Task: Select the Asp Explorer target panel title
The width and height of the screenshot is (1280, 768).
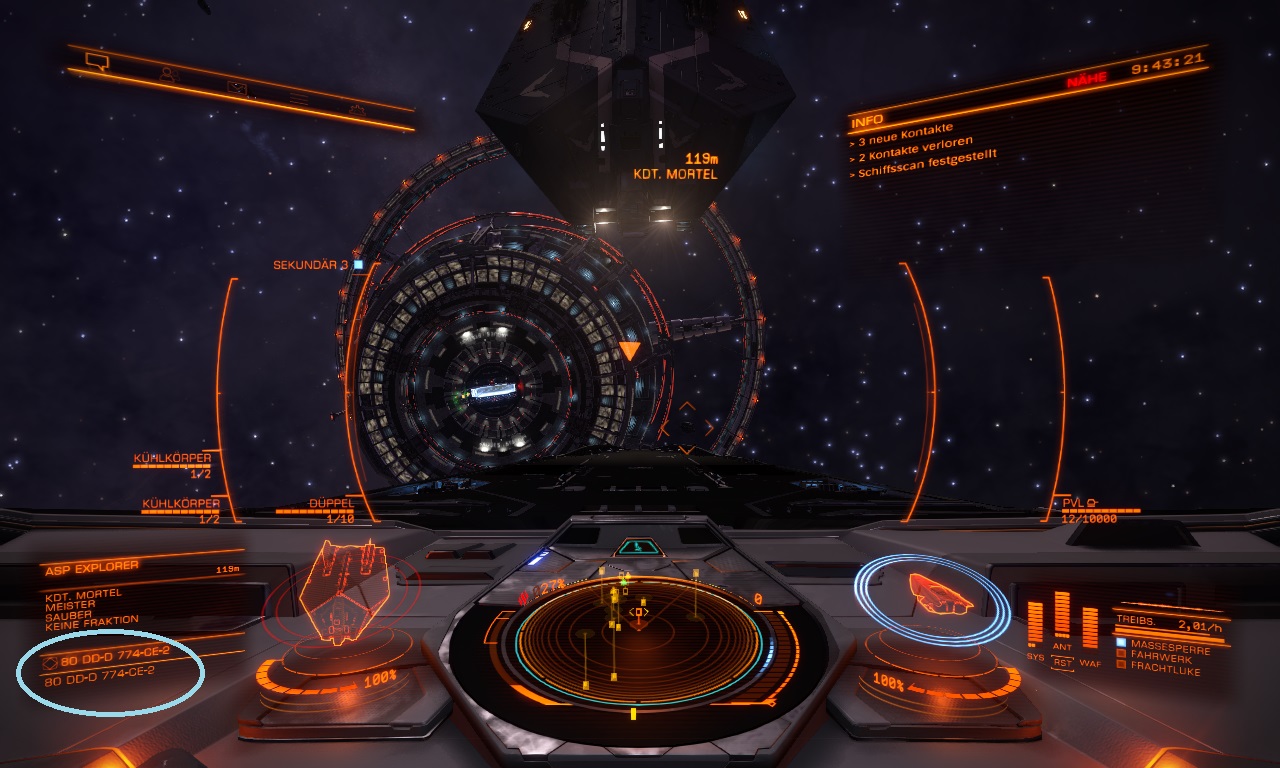Action: [x=90, y=568]
